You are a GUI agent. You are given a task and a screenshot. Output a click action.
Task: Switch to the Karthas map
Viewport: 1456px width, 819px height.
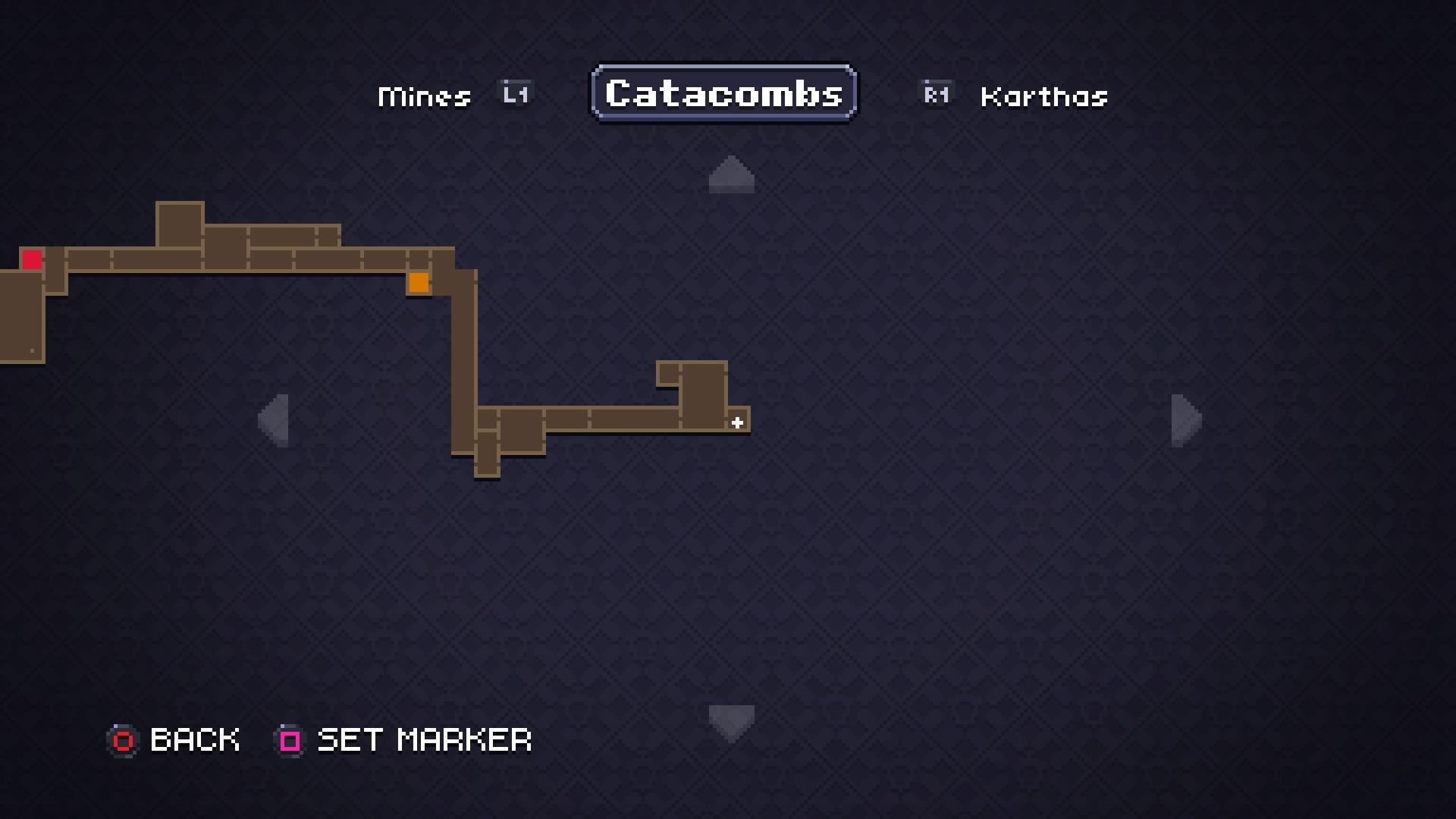(1043, 95)
